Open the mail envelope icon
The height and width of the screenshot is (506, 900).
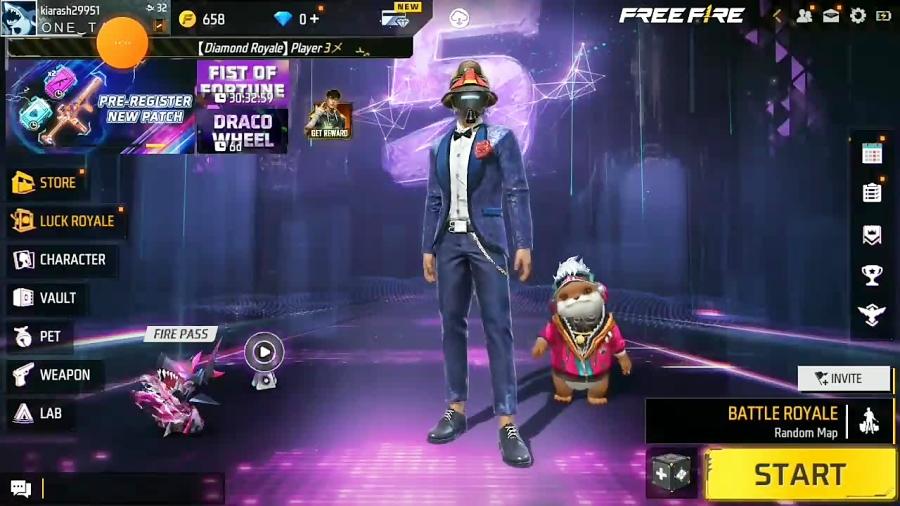[831, 16]
